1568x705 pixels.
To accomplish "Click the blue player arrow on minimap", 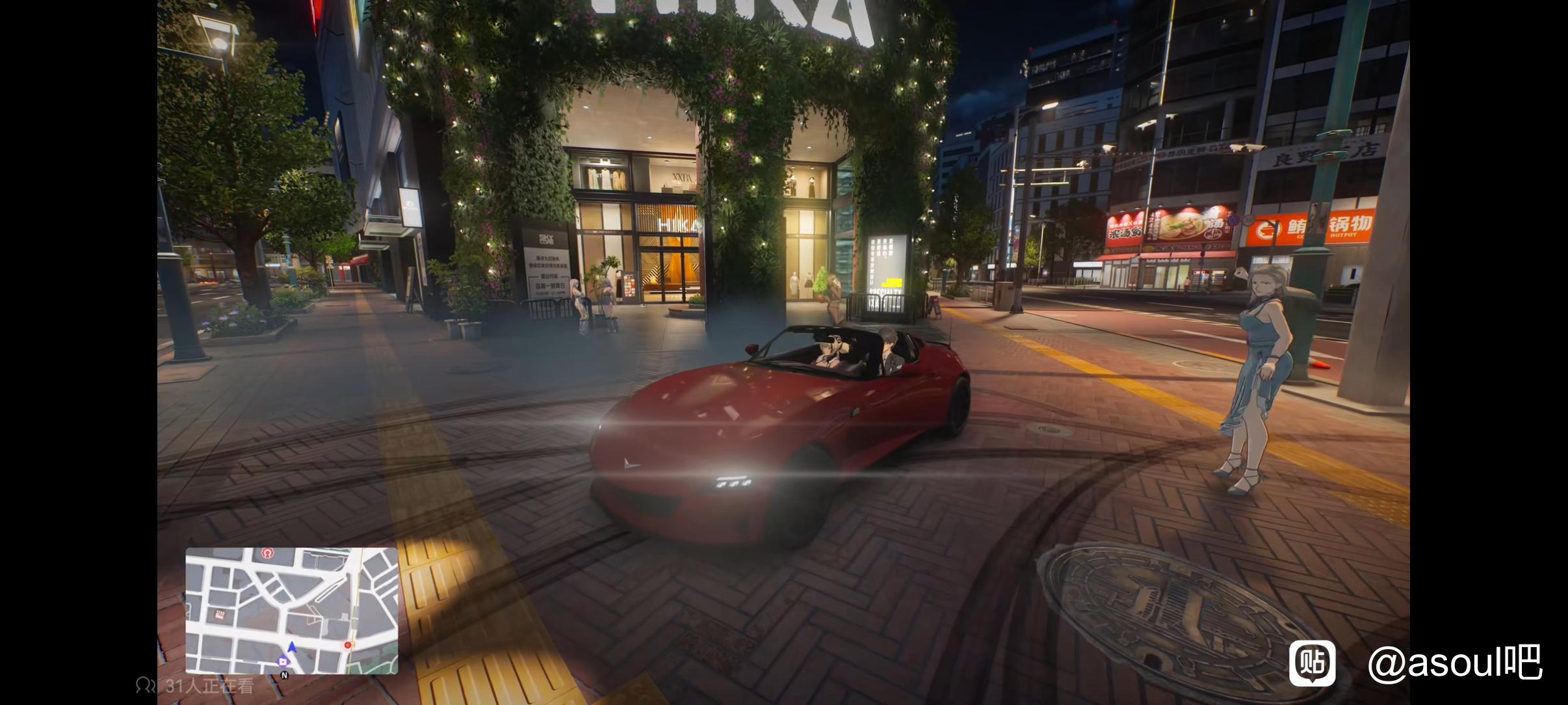I will 292,646.
